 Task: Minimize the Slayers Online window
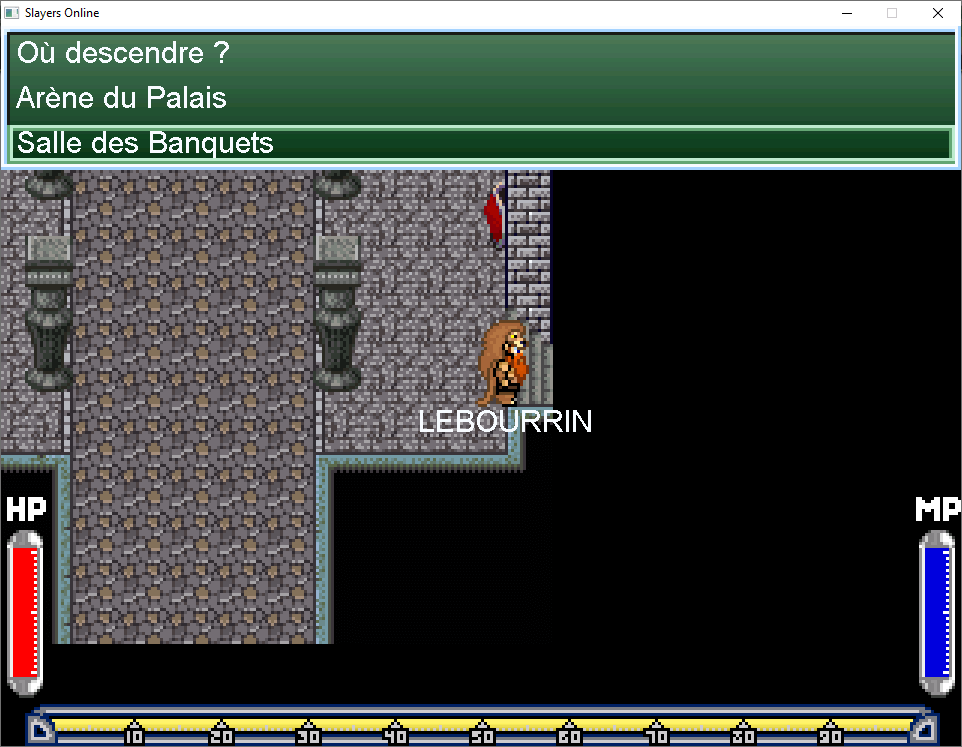847,14
